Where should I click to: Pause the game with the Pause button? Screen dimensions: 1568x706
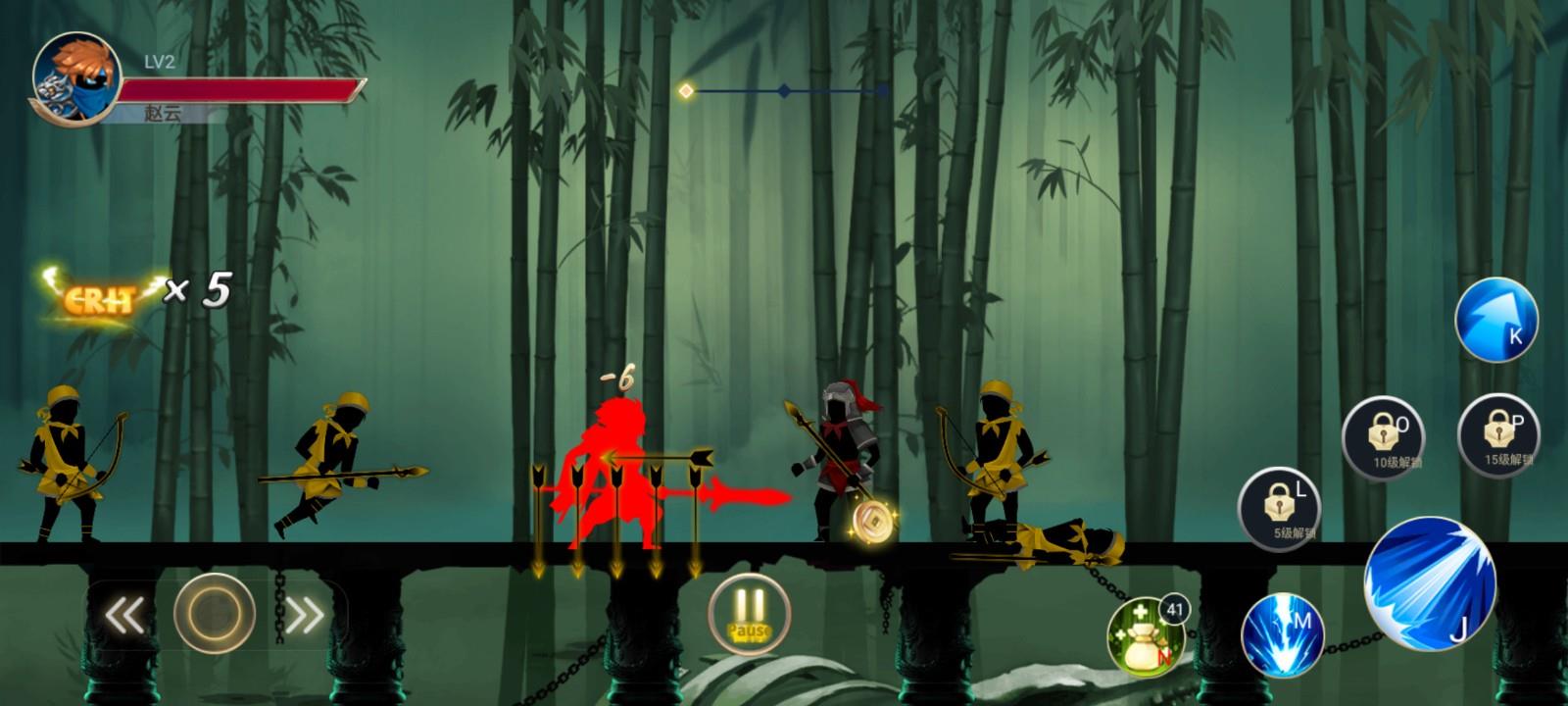[750, 614]
